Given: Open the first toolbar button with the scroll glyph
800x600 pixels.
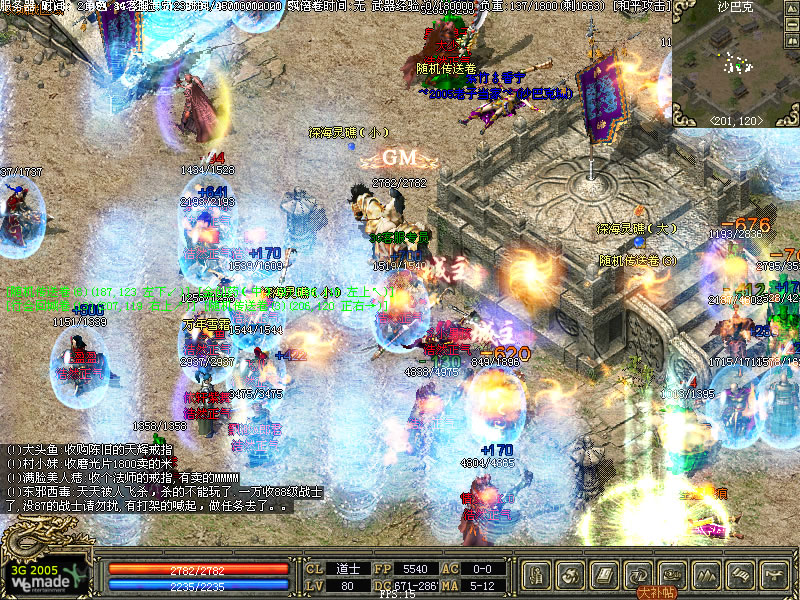Looking at the screenshot, I should coord(537,575).
